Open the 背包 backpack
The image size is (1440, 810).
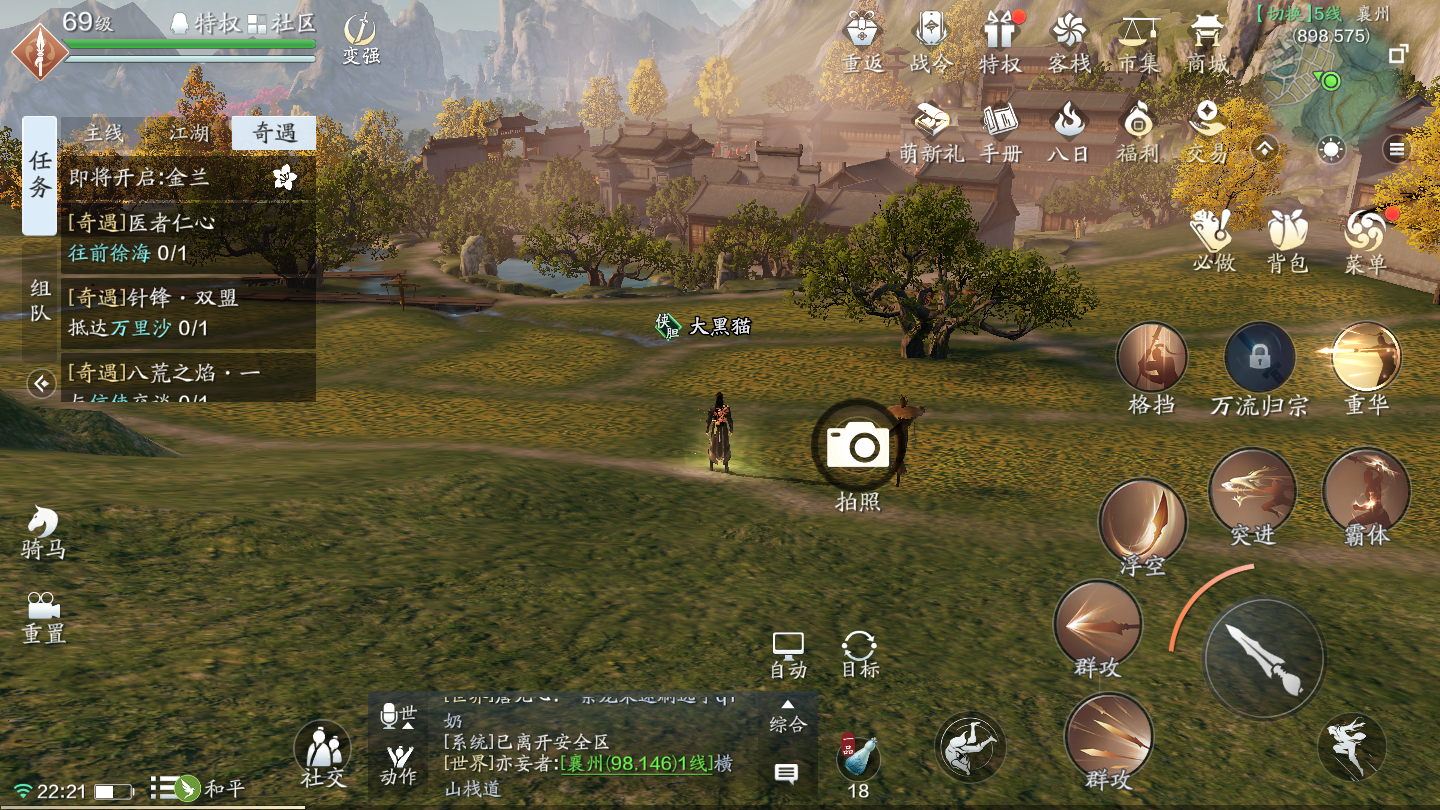(x=1287, y=240)
